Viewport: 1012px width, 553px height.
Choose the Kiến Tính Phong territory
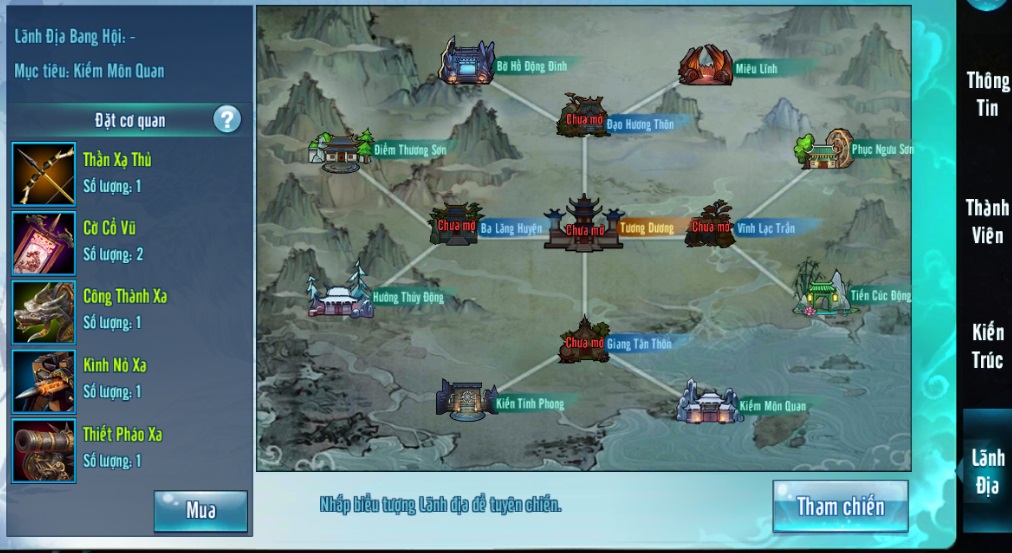[x=466, y=399]
